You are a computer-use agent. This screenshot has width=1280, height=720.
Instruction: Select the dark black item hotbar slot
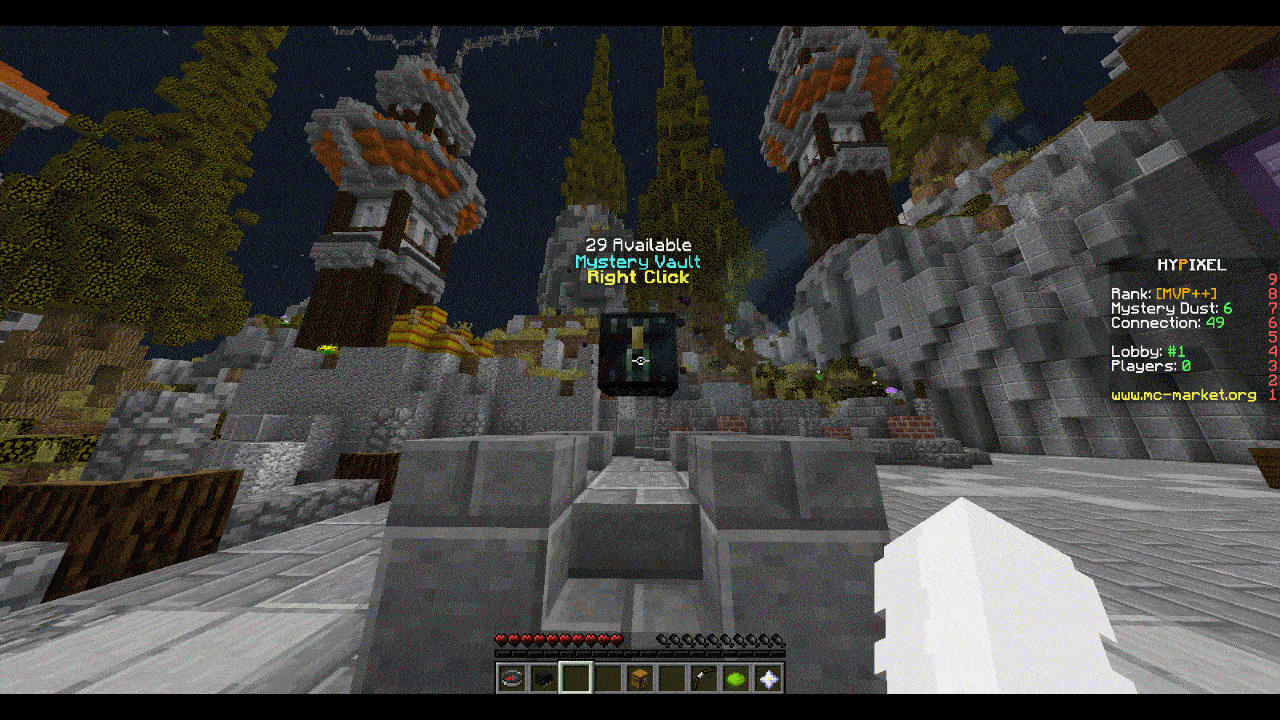(x=543, y=679)
